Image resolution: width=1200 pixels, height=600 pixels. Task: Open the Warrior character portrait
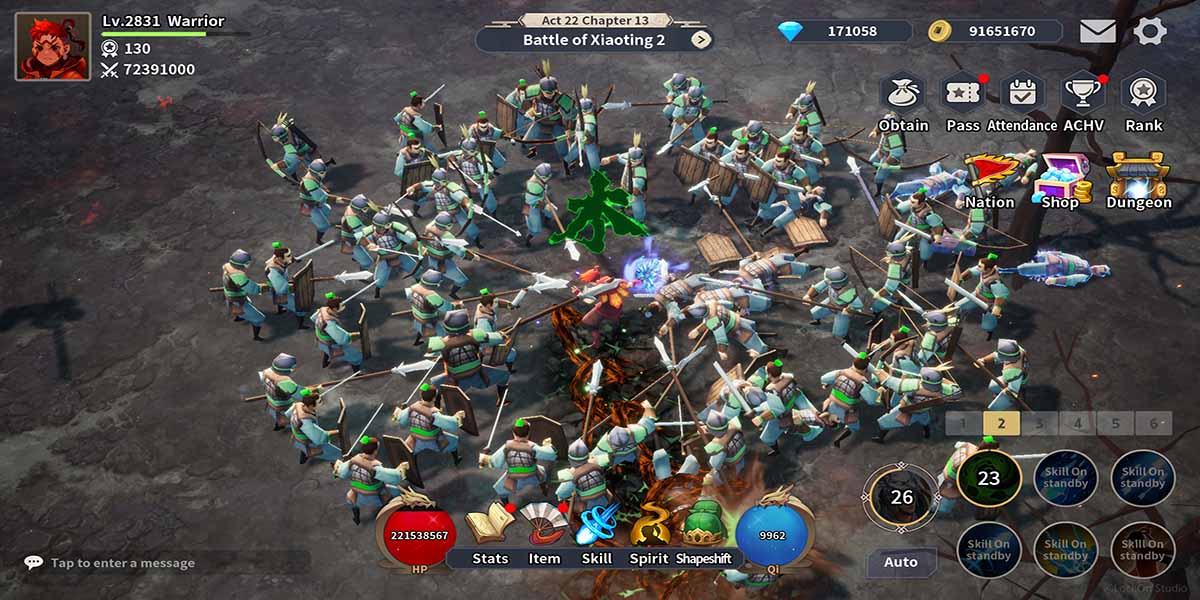(53, 46)
